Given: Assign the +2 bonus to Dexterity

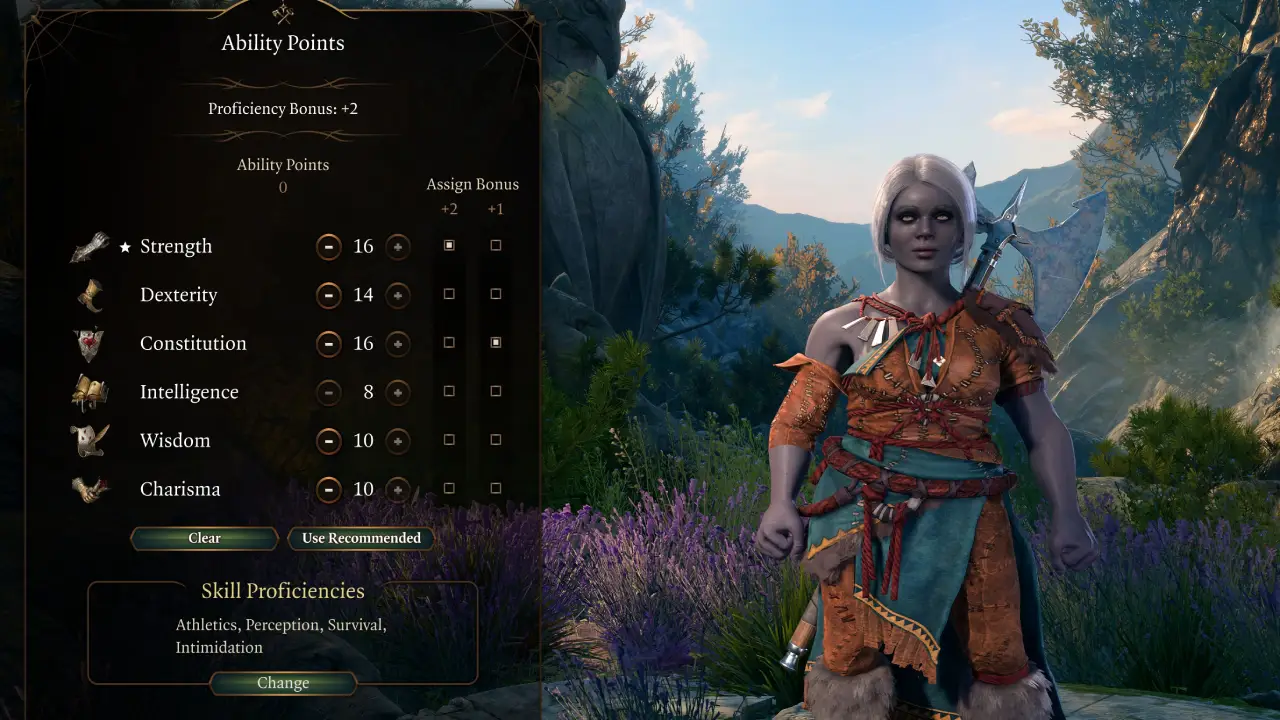Looking at the screenshot, I should [448, 294].
